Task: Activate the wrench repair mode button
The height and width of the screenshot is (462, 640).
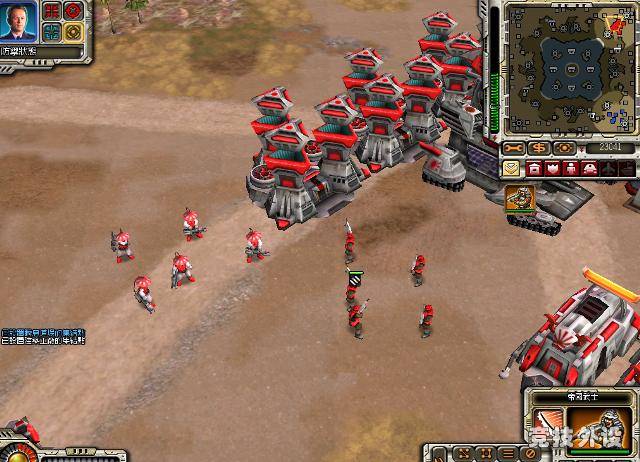Action: 513,148
